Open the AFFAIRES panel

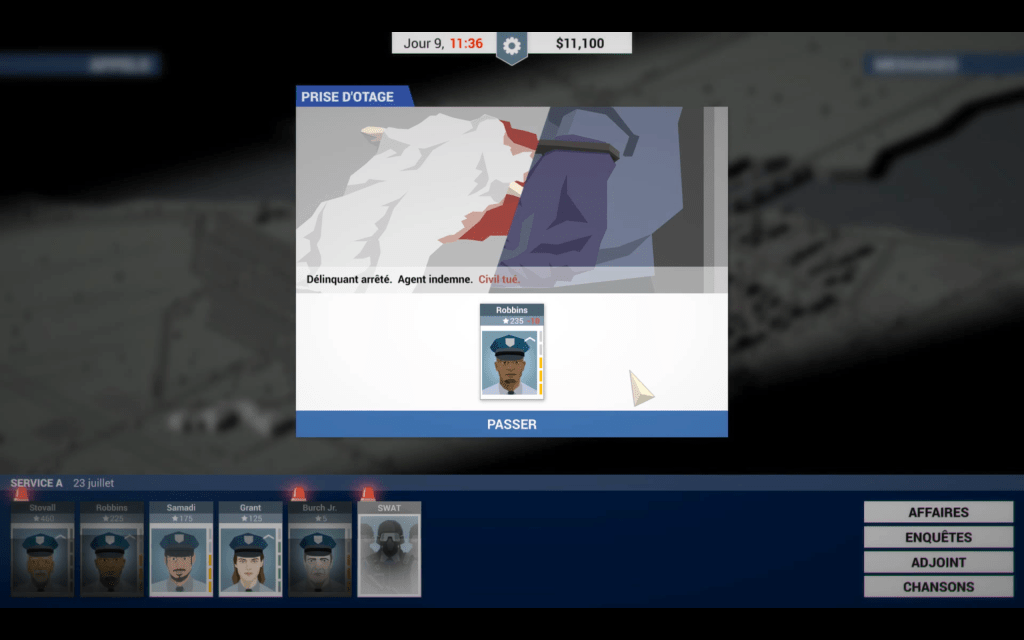click(938, 512)
